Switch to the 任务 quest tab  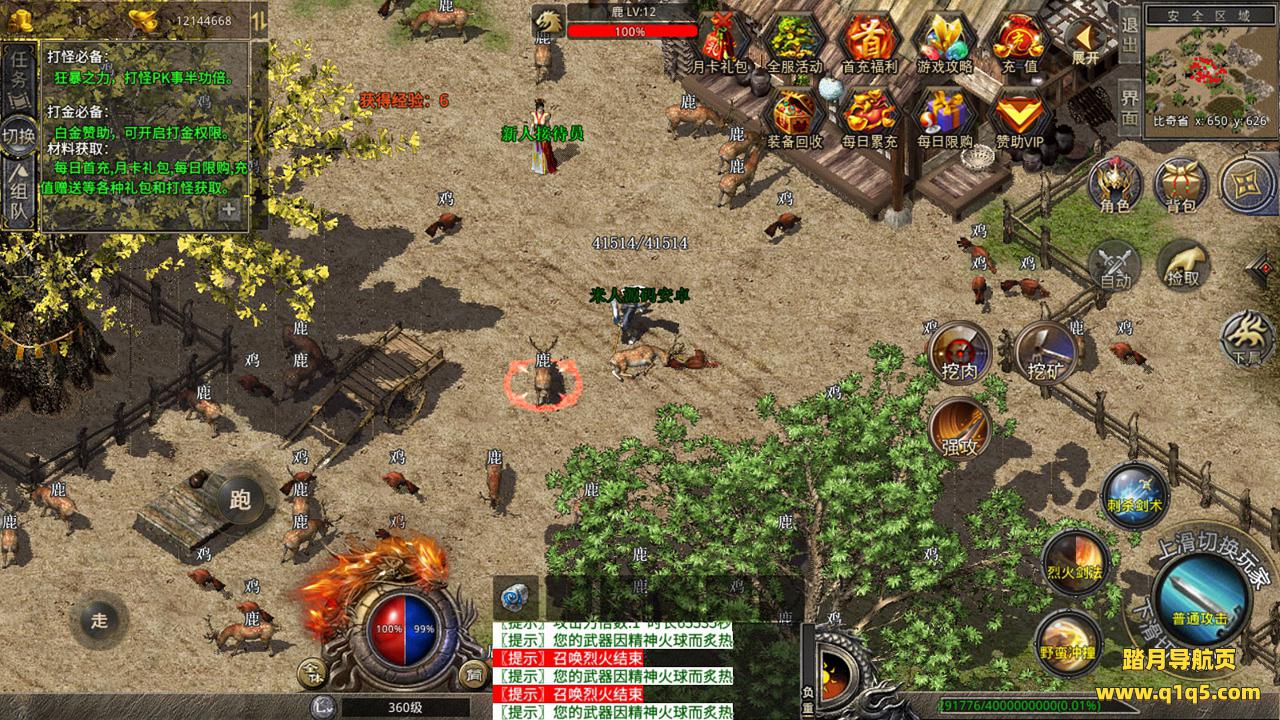[x=19, y=72]
